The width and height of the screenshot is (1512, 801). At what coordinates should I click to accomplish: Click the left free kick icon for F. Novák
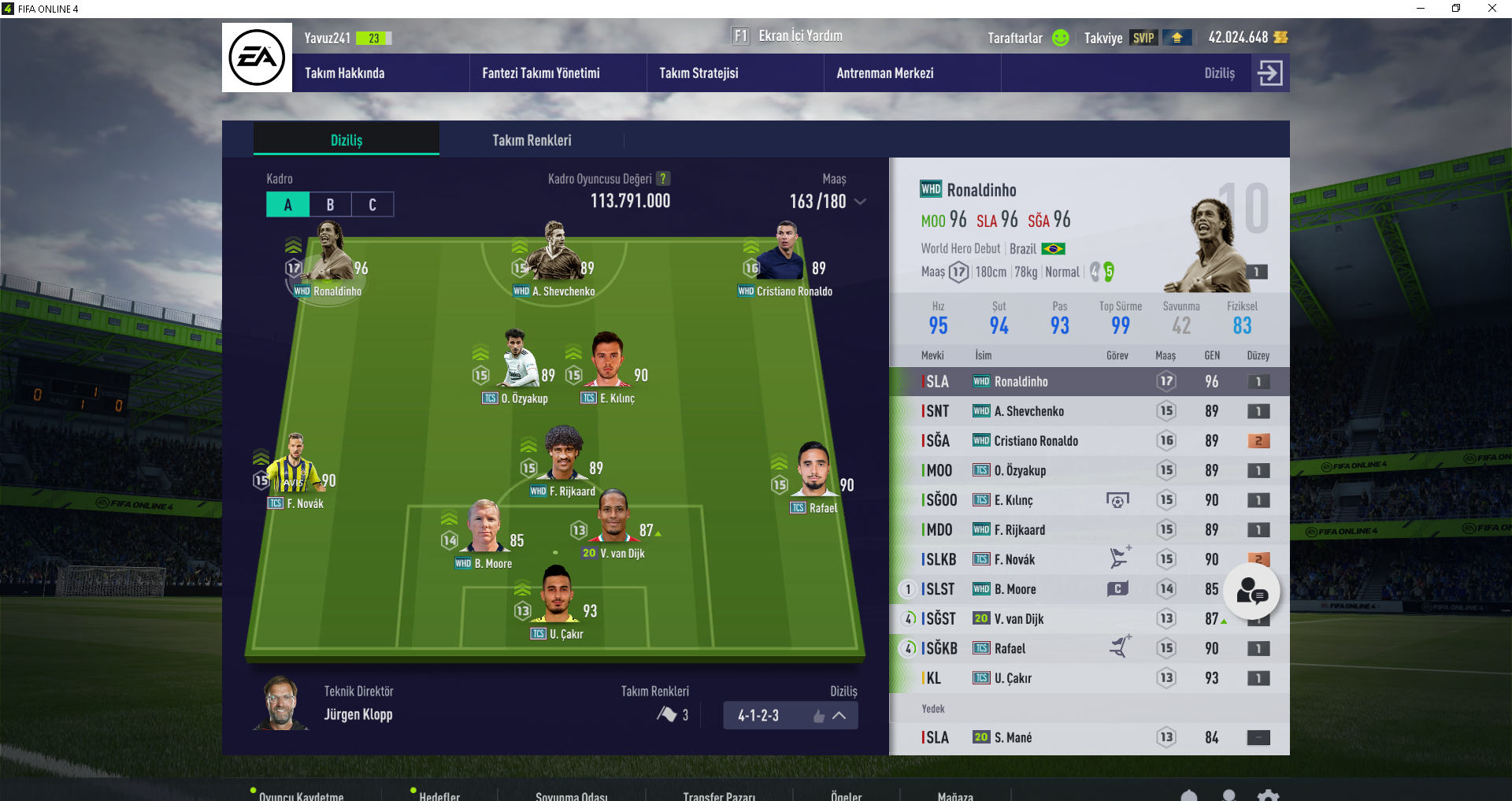(1117, 558)
